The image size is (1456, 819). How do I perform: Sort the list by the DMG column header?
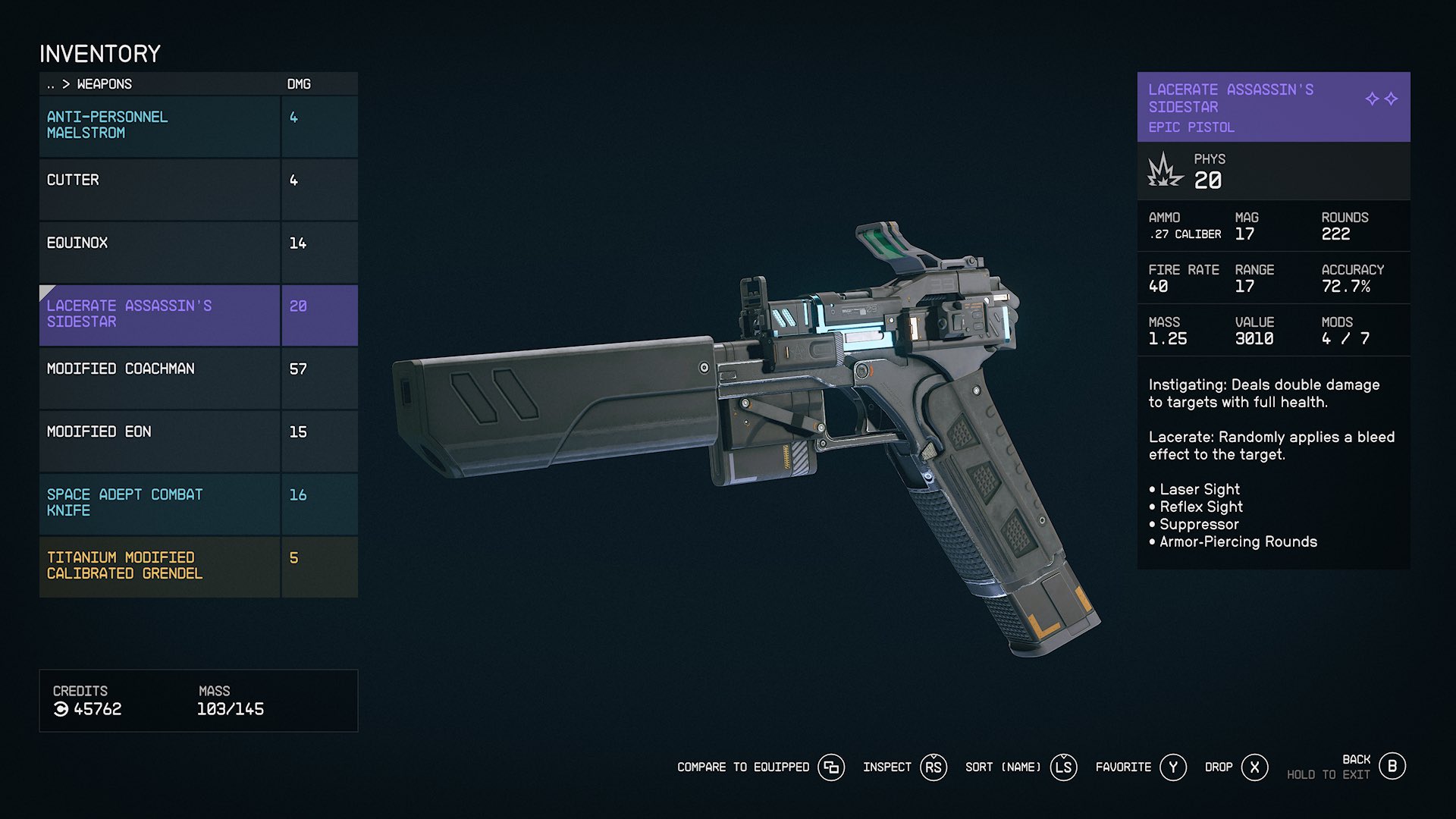click(297, 84)
